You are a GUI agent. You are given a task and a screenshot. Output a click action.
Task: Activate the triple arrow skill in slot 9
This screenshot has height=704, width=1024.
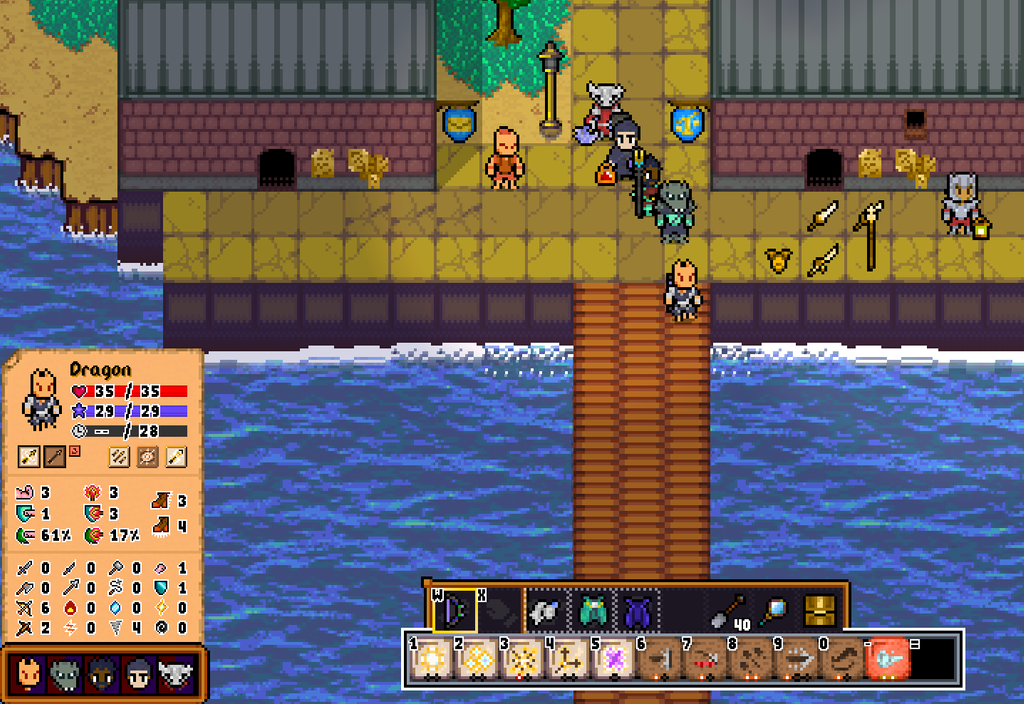795,660
